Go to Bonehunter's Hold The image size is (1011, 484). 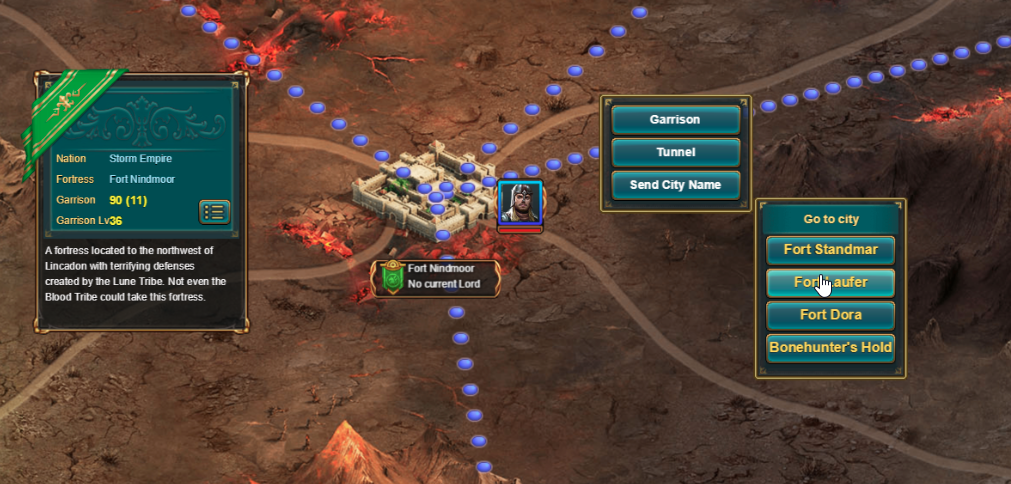coord(830,348)
